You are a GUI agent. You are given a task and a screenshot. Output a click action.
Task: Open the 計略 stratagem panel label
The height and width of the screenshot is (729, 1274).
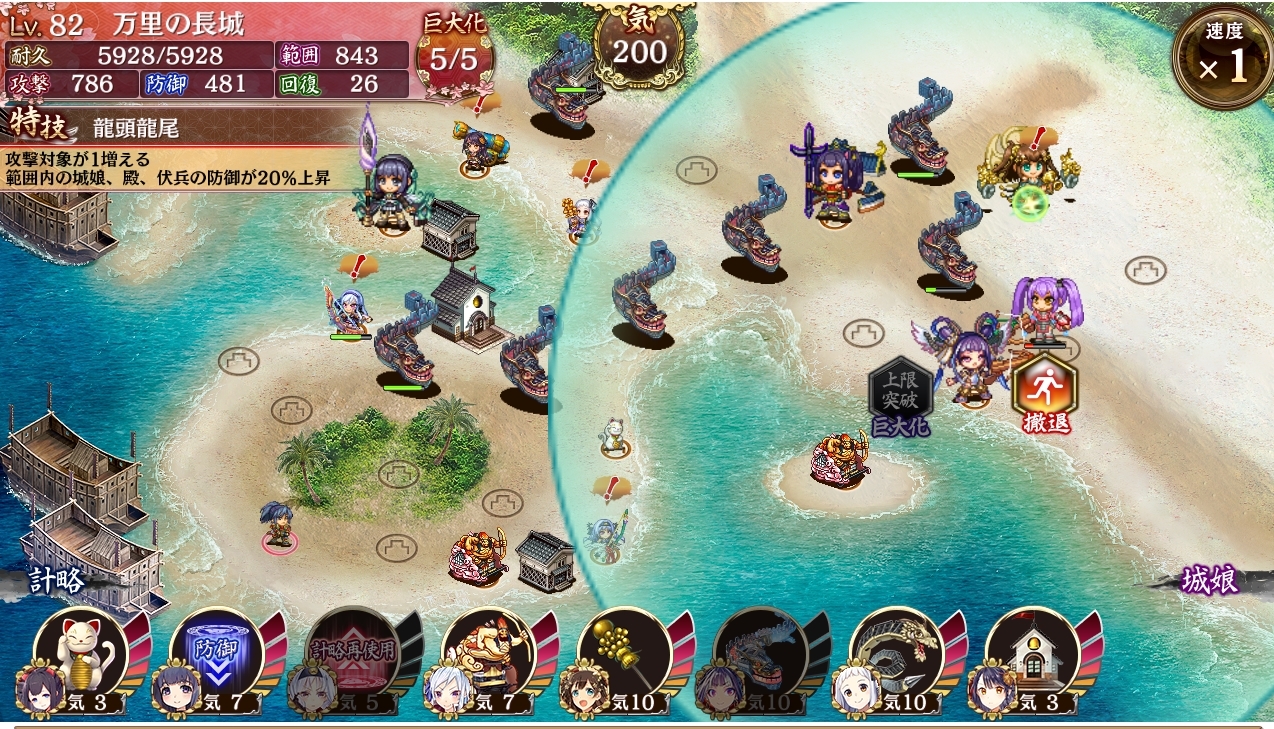pyautogui.click(x=56, y=581)
